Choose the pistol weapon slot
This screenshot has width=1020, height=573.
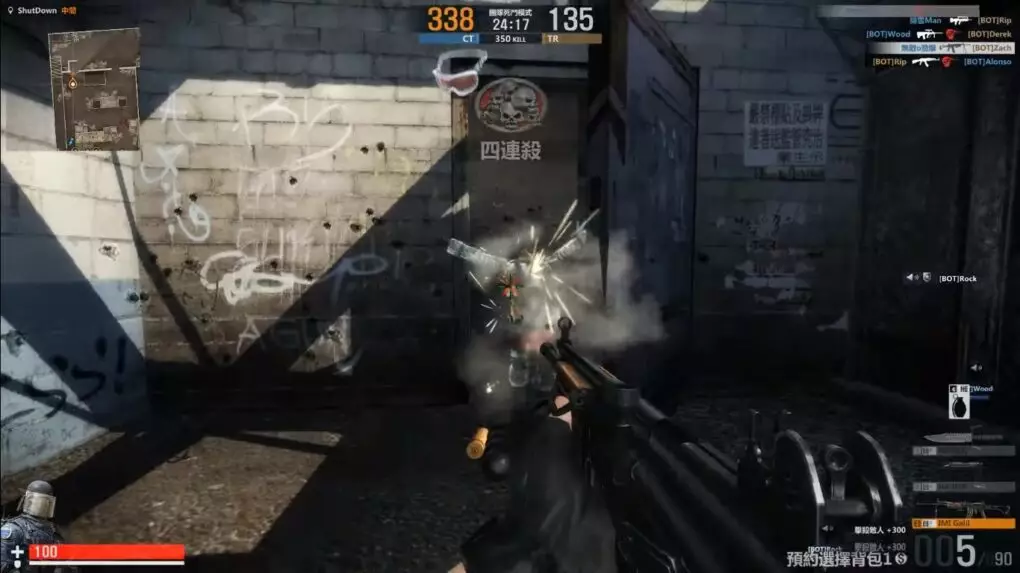963,466
